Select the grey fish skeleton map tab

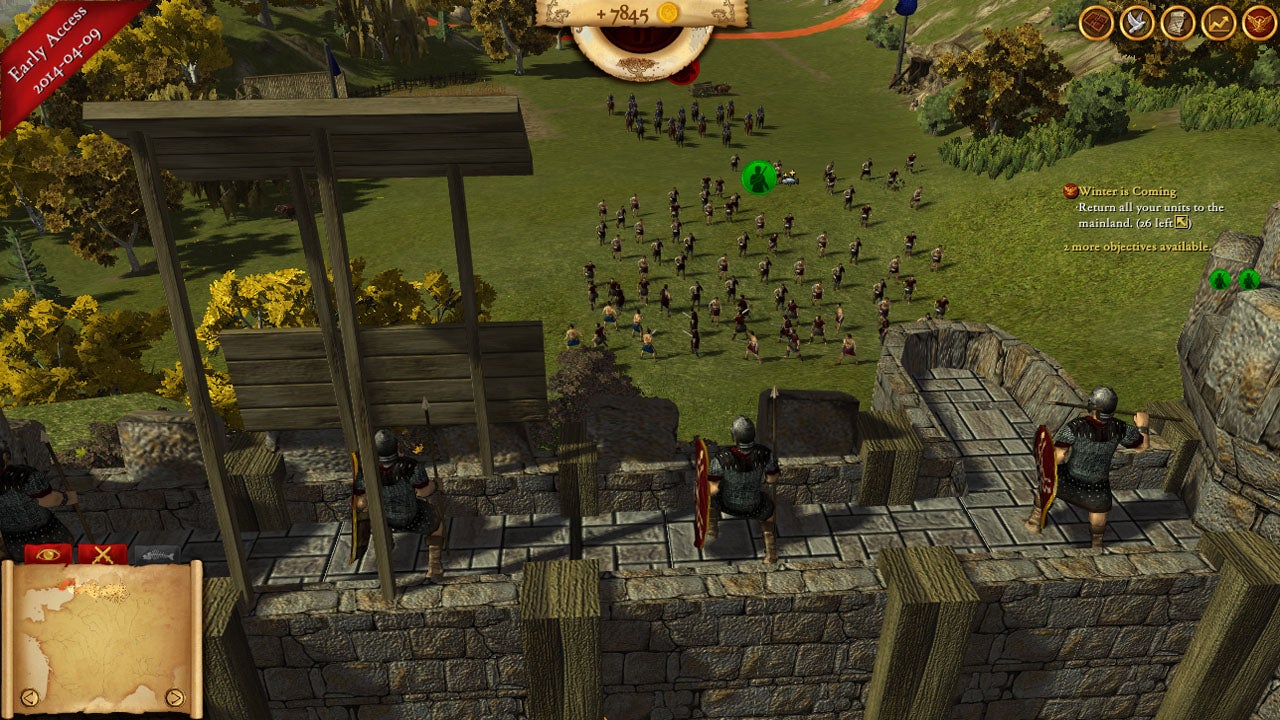(156, 553)
